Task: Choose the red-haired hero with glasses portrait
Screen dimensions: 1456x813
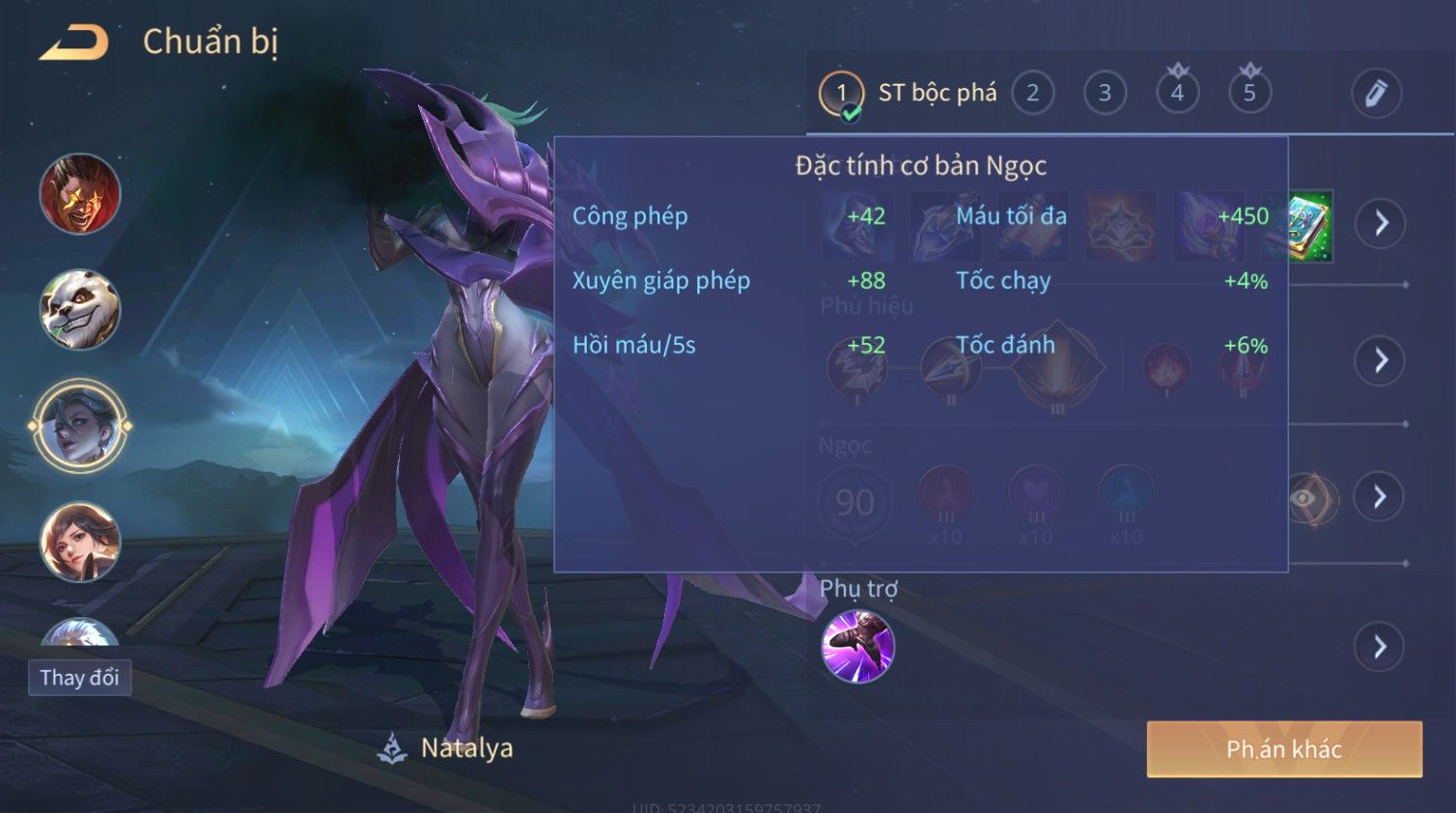Action: (80, 194)
